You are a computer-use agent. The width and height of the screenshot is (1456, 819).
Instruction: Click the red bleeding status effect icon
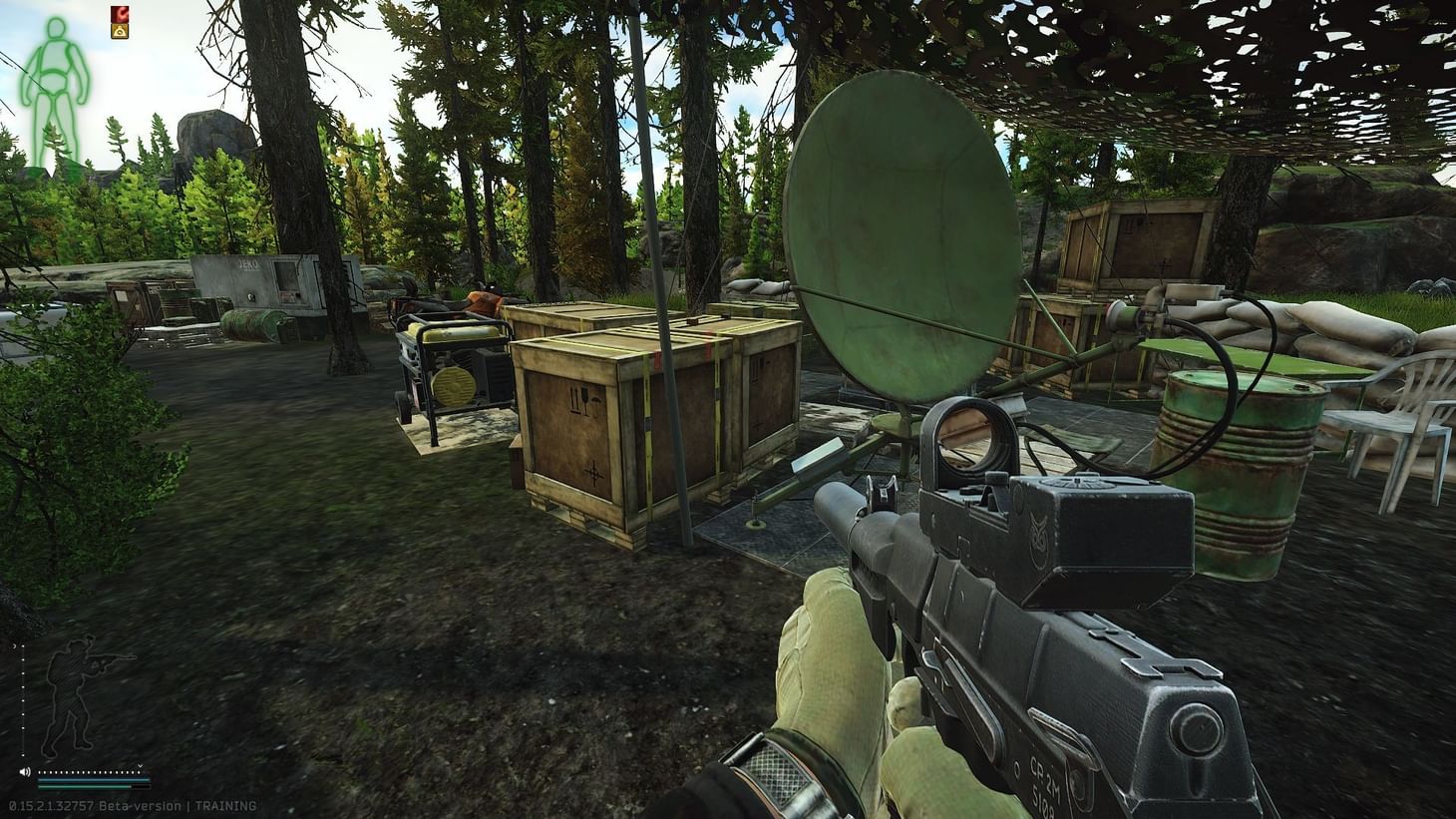120,14
